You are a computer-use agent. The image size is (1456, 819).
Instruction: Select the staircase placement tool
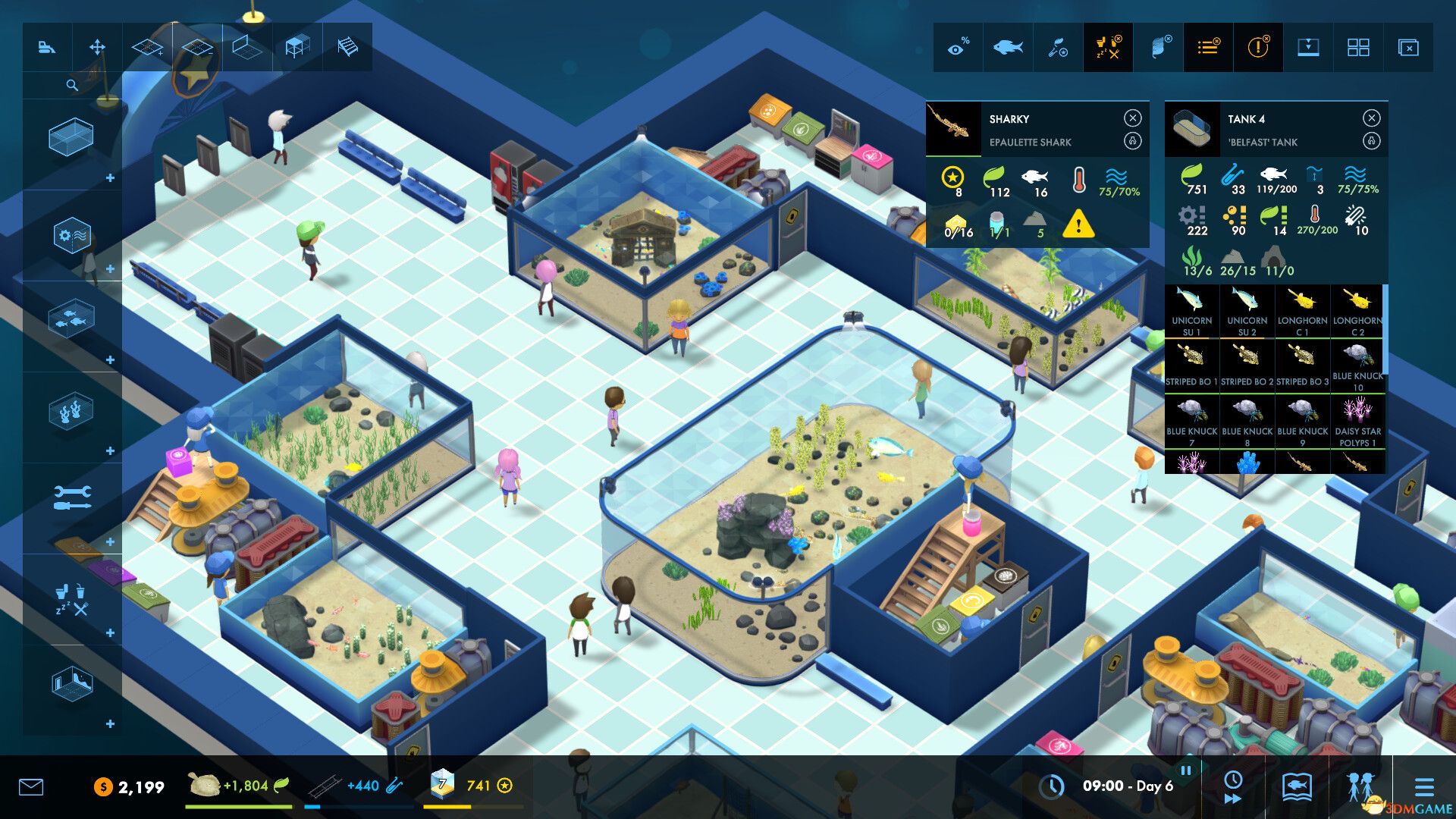347,47
